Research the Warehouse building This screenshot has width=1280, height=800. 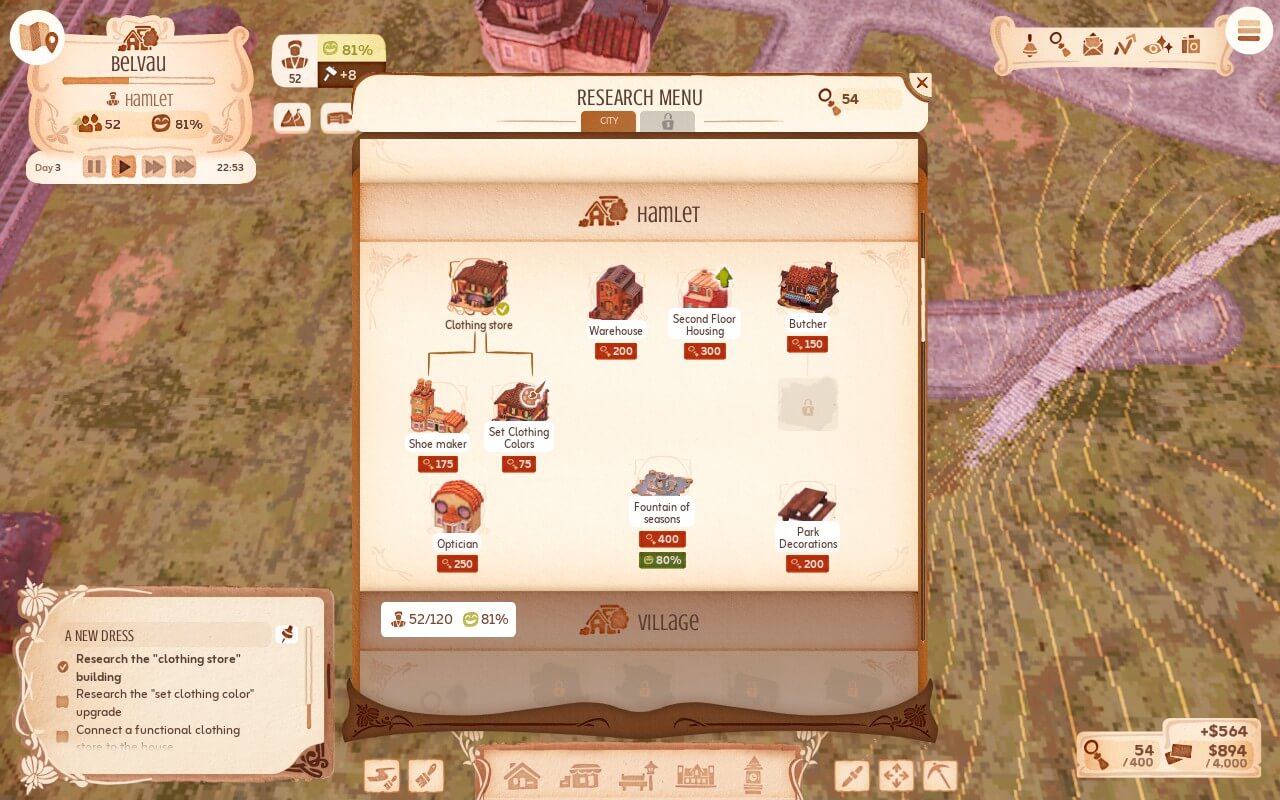tap(616, 295)
